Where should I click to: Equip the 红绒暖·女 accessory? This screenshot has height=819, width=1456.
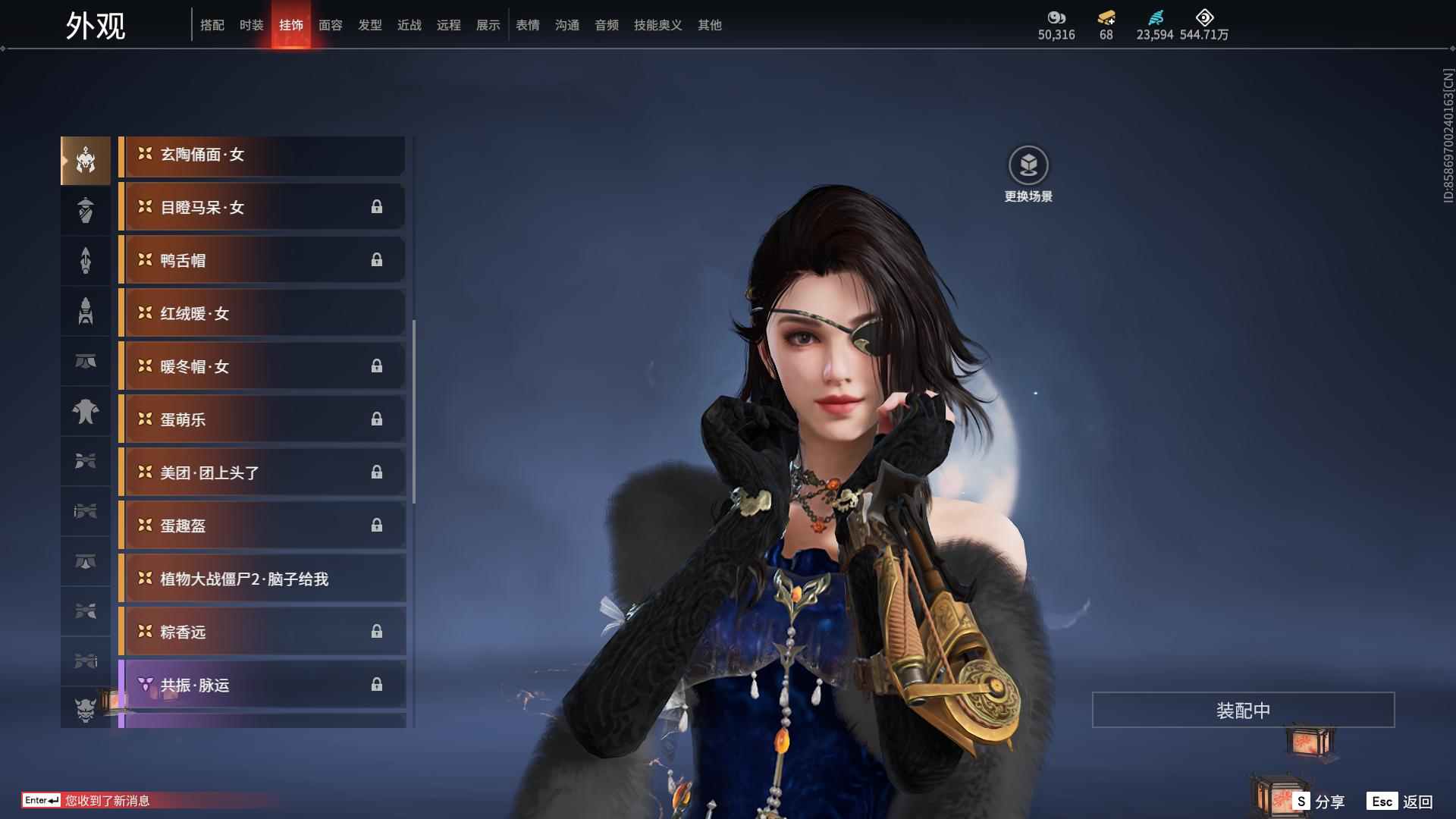[262, 314]
